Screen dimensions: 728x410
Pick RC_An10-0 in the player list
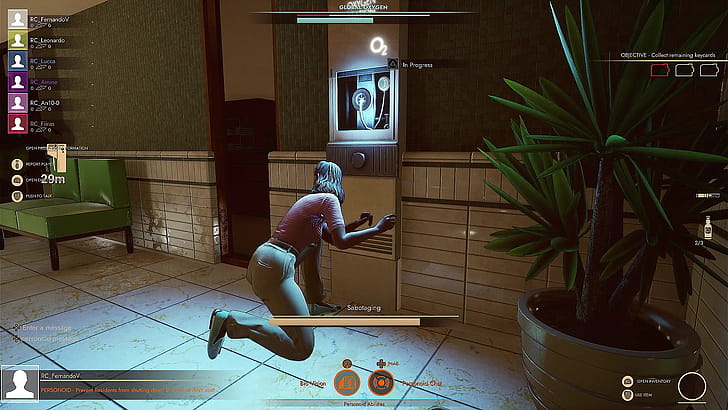[18, 104]
